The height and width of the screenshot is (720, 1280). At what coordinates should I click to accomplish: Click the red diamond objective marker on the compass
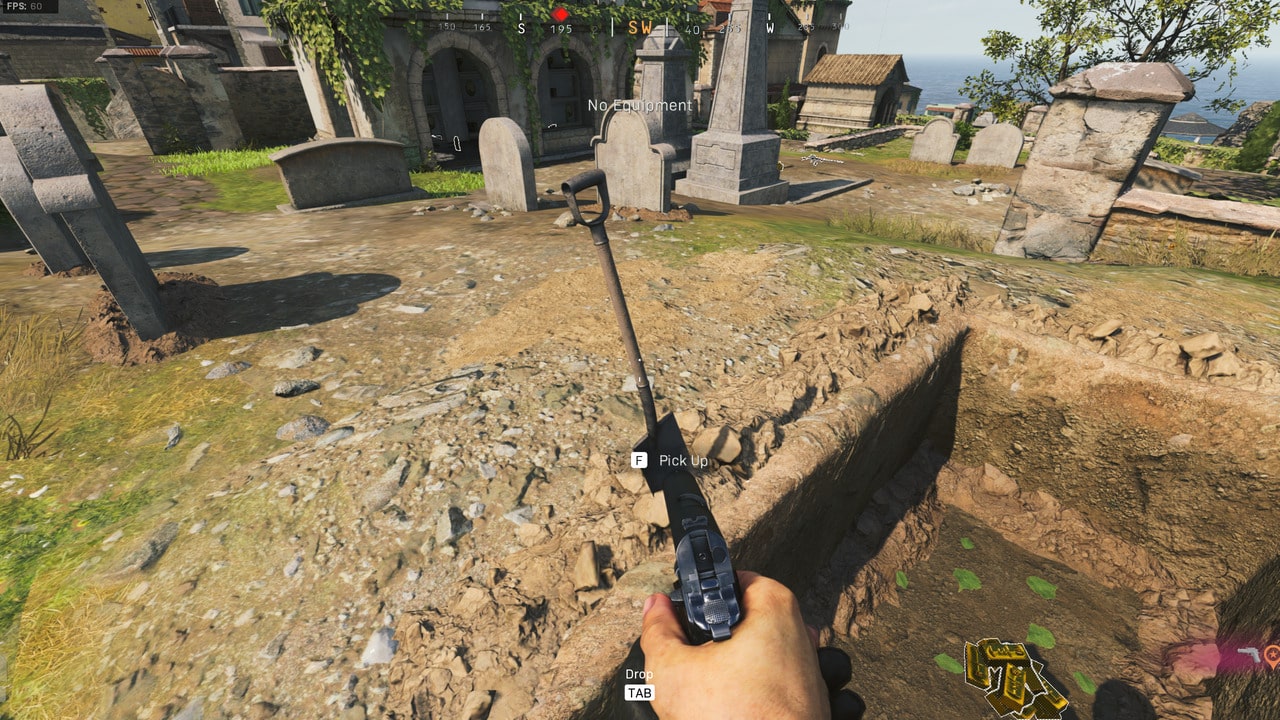559,14
